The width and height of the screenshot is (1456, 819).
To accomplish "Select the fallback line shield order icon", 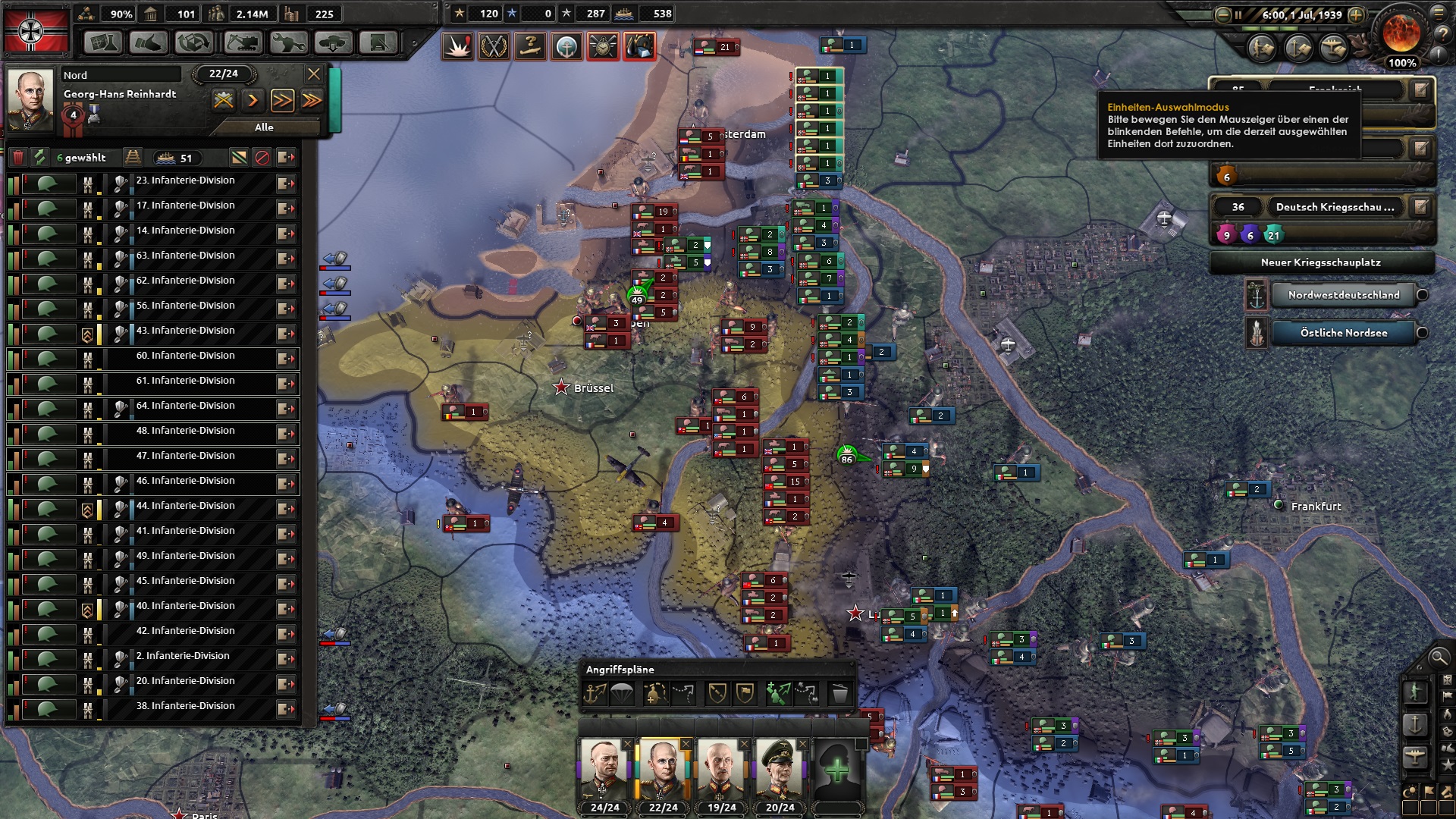I will [717, 692].
